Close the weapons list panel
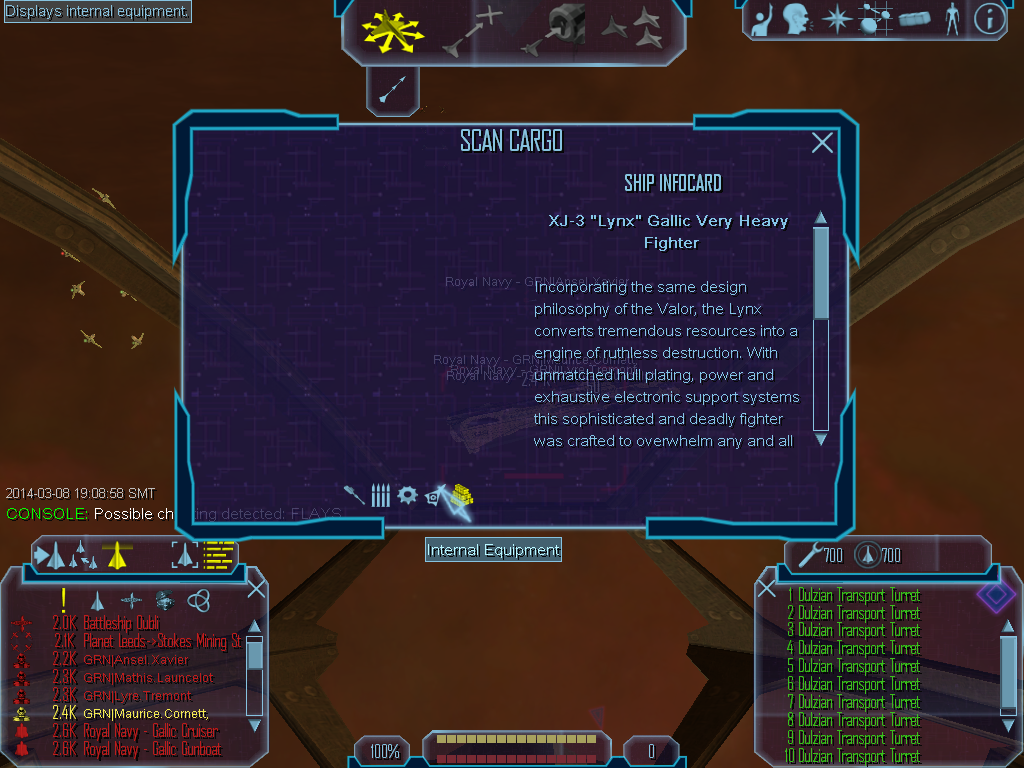1024x768 pixels. 767,589
